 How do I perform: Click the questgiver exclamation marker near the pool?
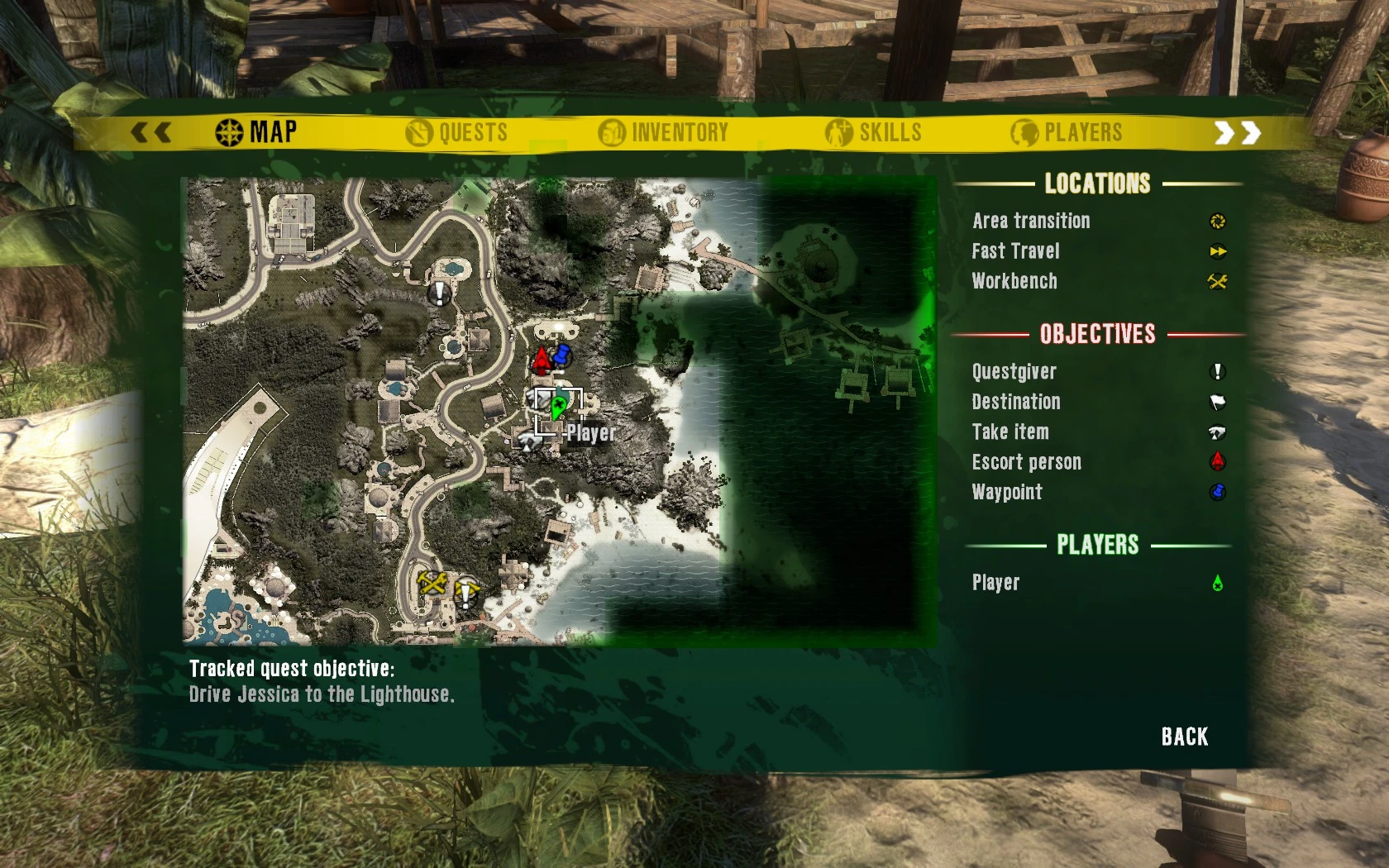click(439, 292)
